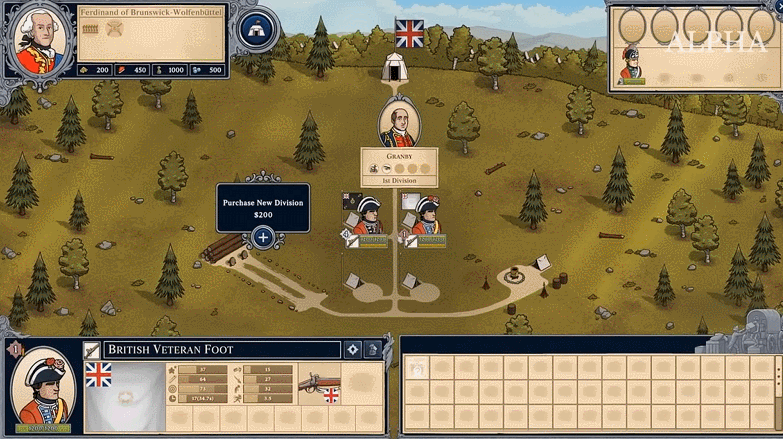
Task: Click the musket icon left of unit name
Action: 92,349
